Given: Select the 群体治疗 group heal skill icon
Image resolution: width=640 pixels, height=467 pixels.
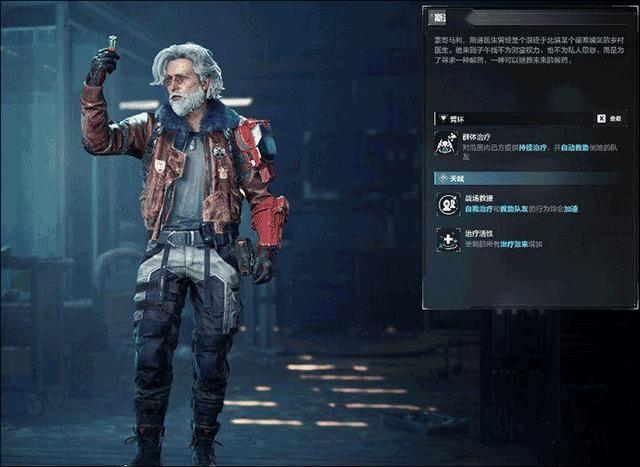Looking at the screenshot, I should coord(447,143).
